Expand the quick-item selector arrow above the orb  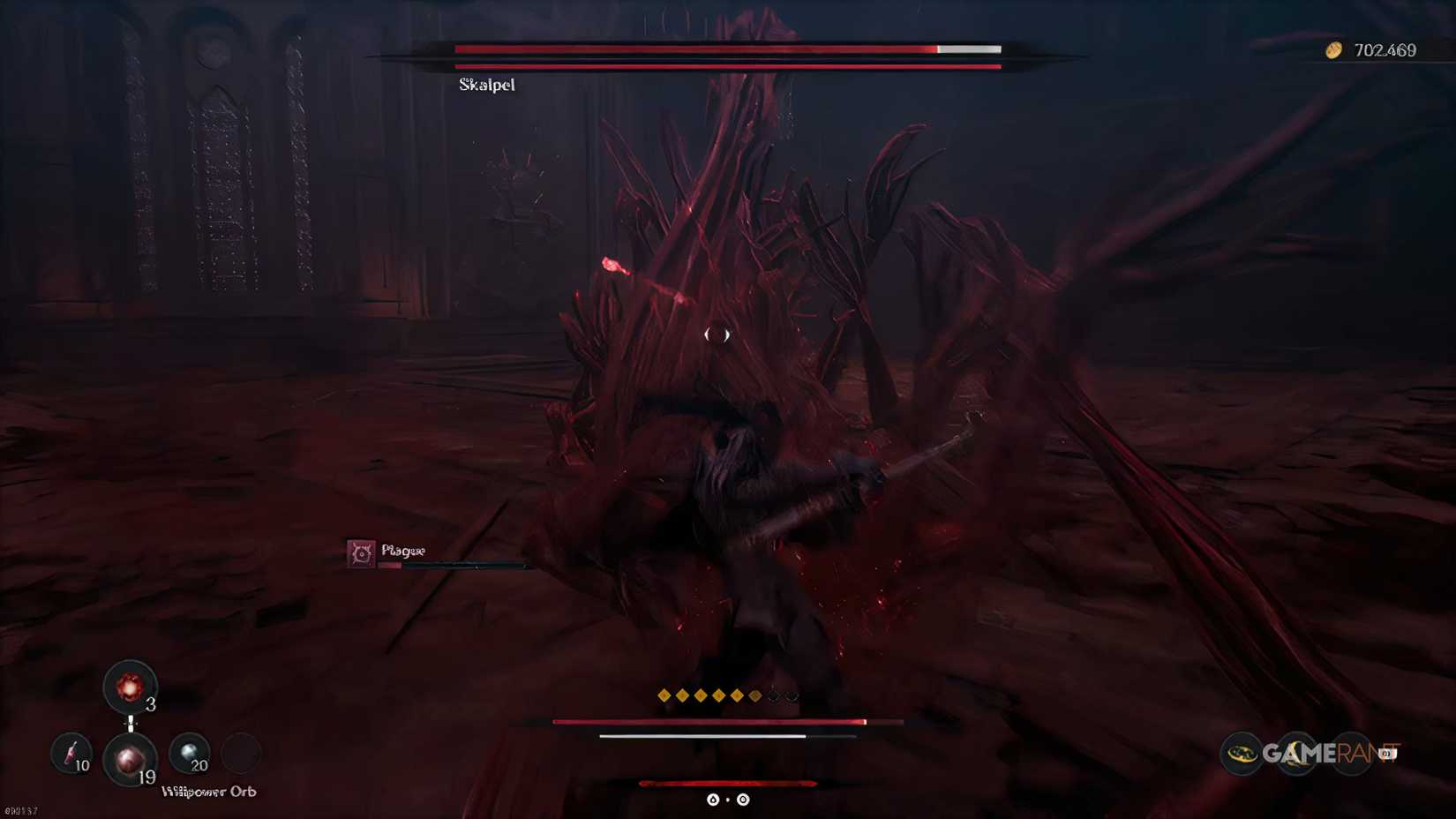131,724
